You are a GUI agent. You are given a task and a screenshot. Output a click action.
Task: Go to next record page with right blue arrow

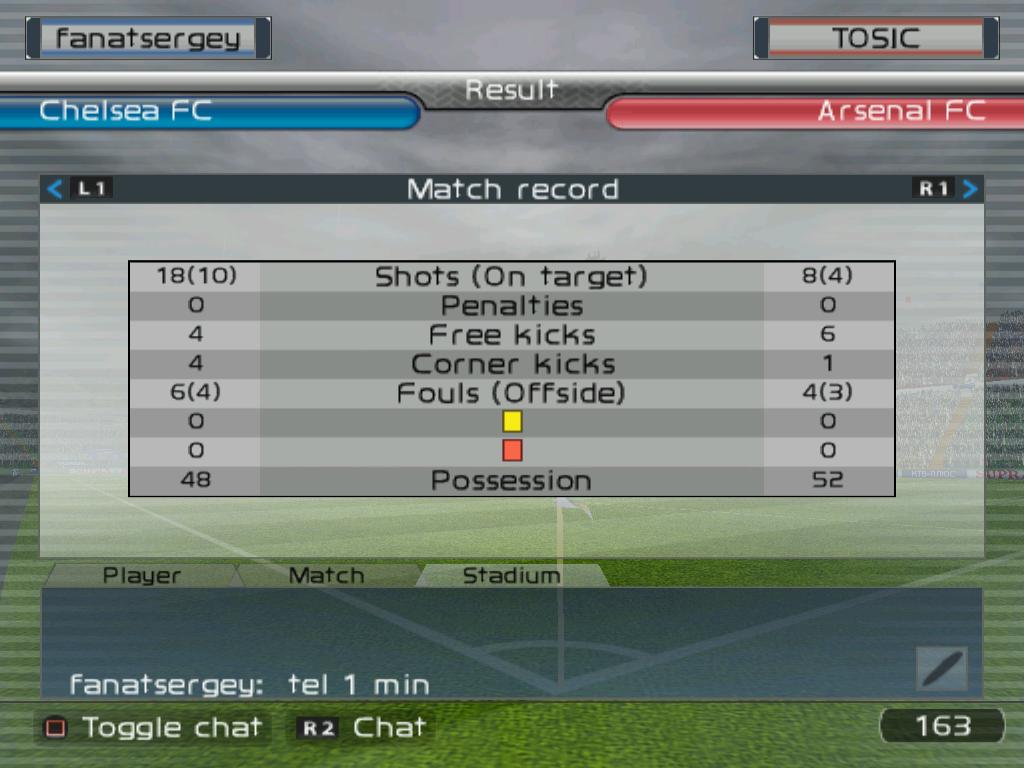pyautogui.click(x=970, y=188)
